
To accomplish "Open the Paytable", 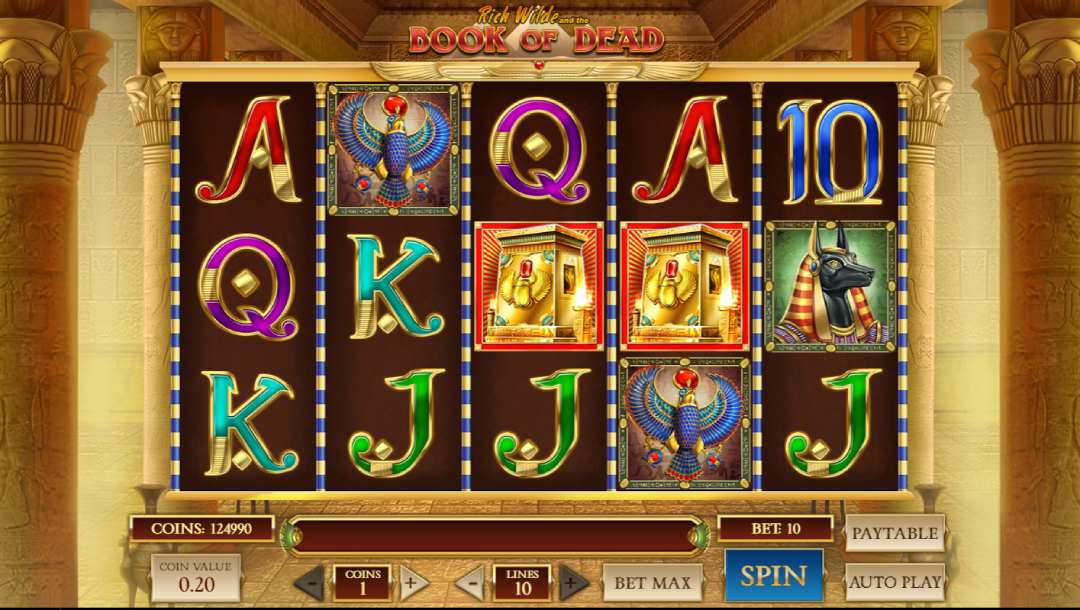I will point(895,533).
